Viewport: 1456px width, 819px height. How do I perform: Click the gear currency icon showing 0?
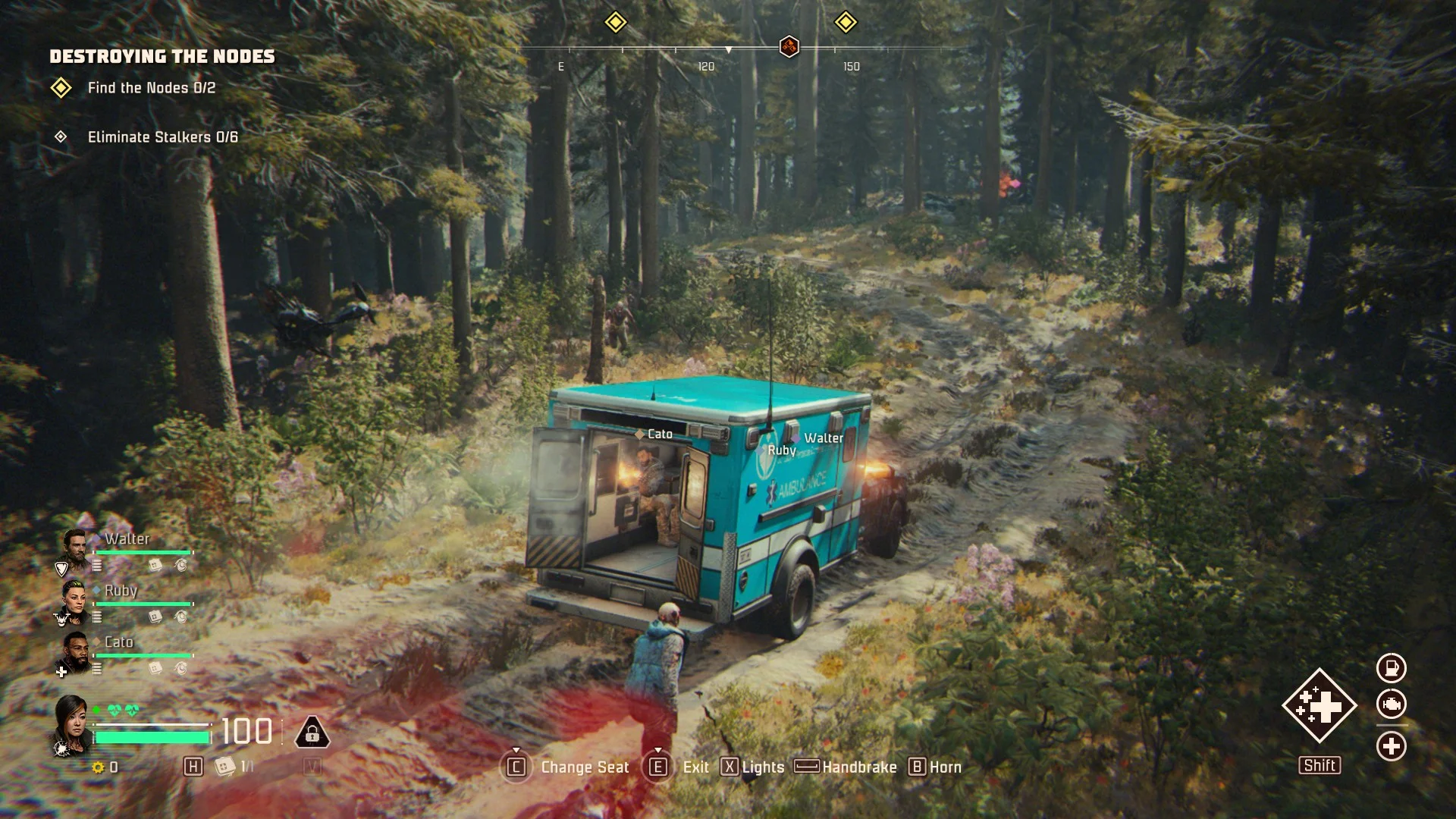99,767
